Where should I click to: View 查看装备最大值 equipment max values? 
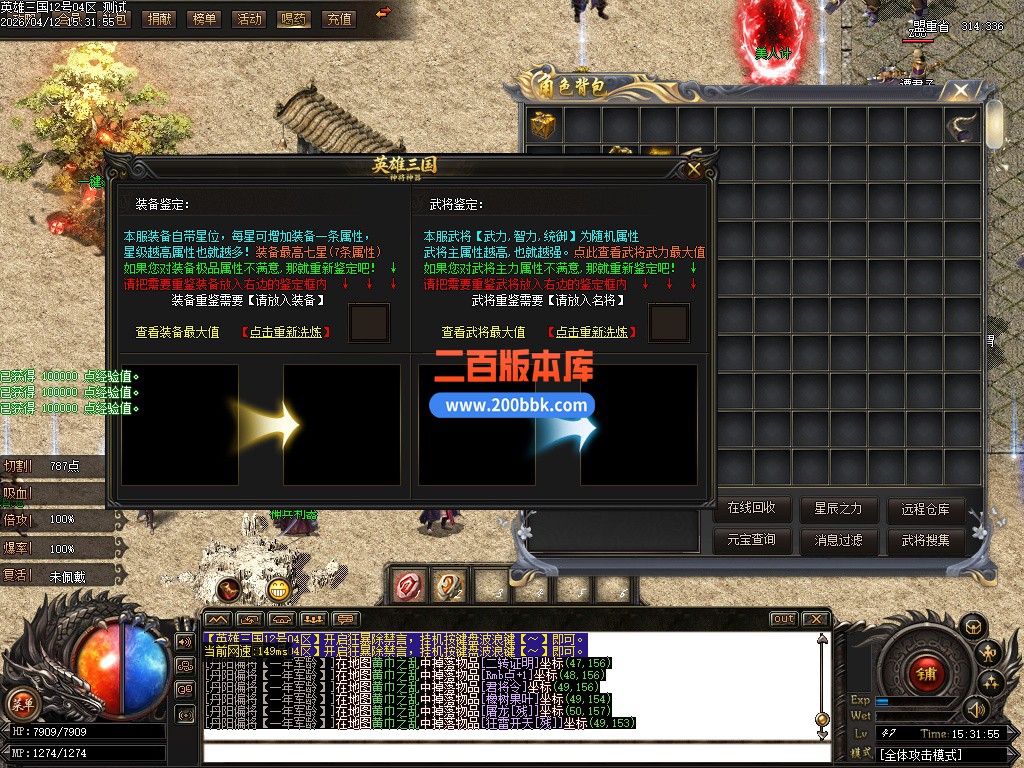177,332
